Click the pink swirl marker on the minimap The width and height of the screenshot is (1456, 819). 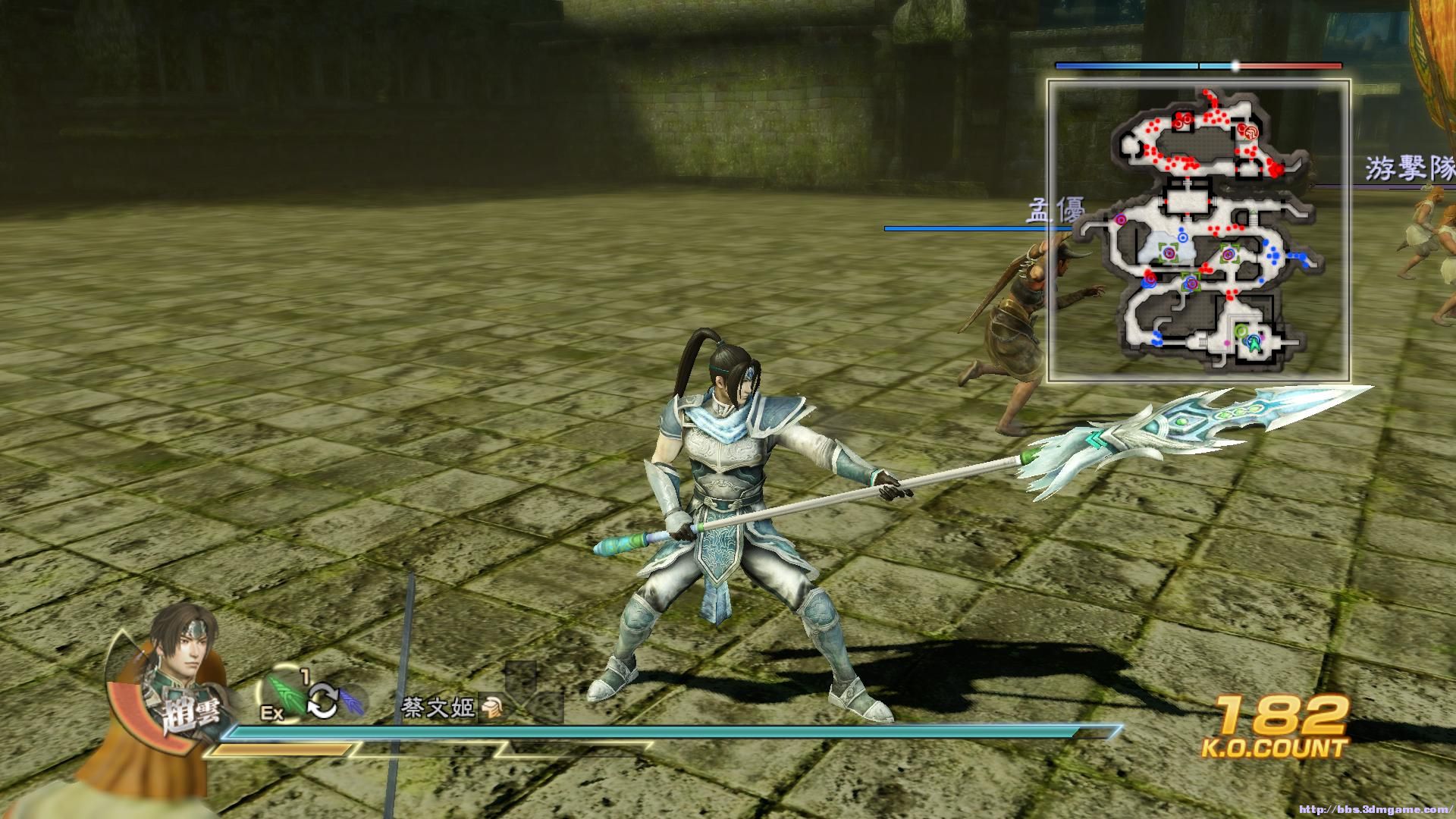point(1119,219)
